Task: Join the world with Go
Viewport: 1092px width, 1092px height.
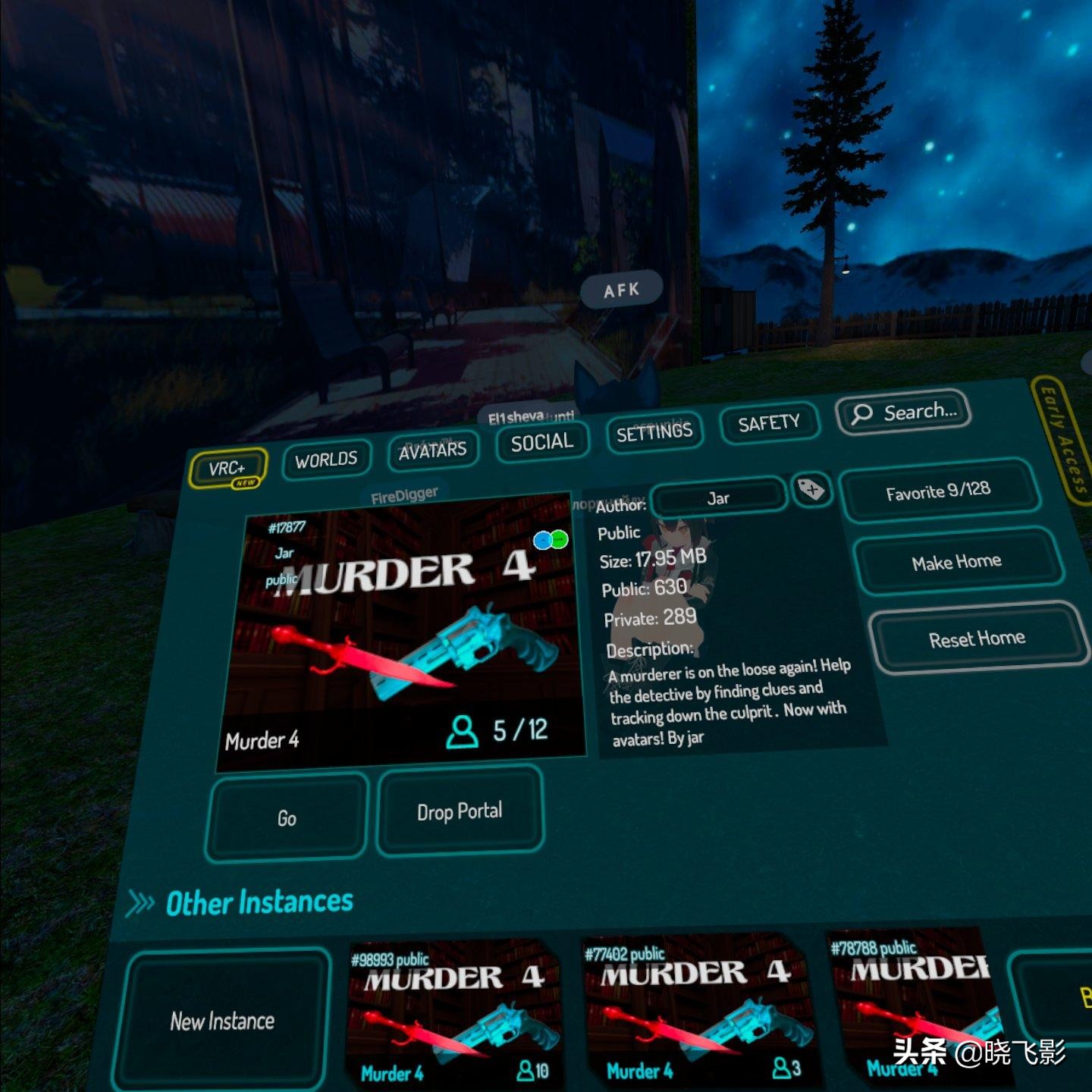Action: coord(287,818)
